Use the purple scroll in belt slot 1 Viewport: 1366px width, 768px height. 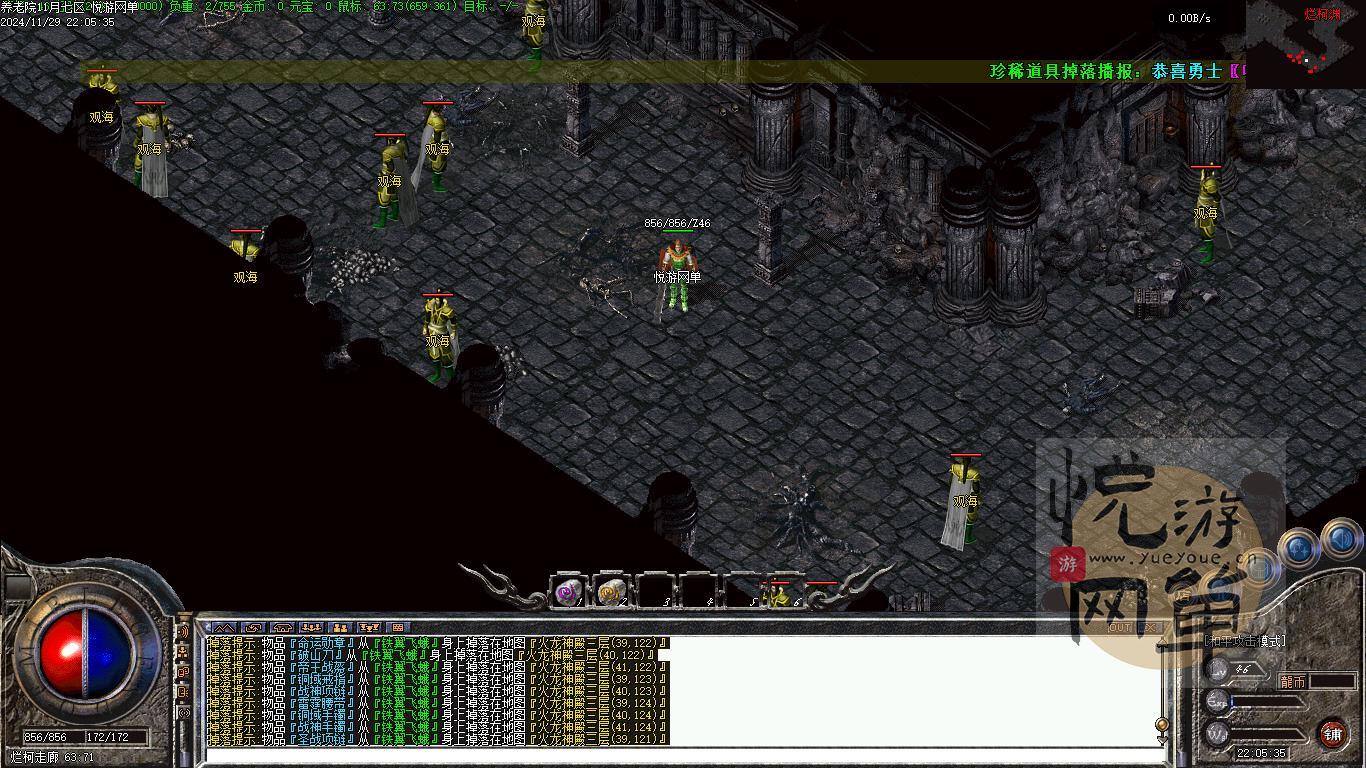pos(569,592)
